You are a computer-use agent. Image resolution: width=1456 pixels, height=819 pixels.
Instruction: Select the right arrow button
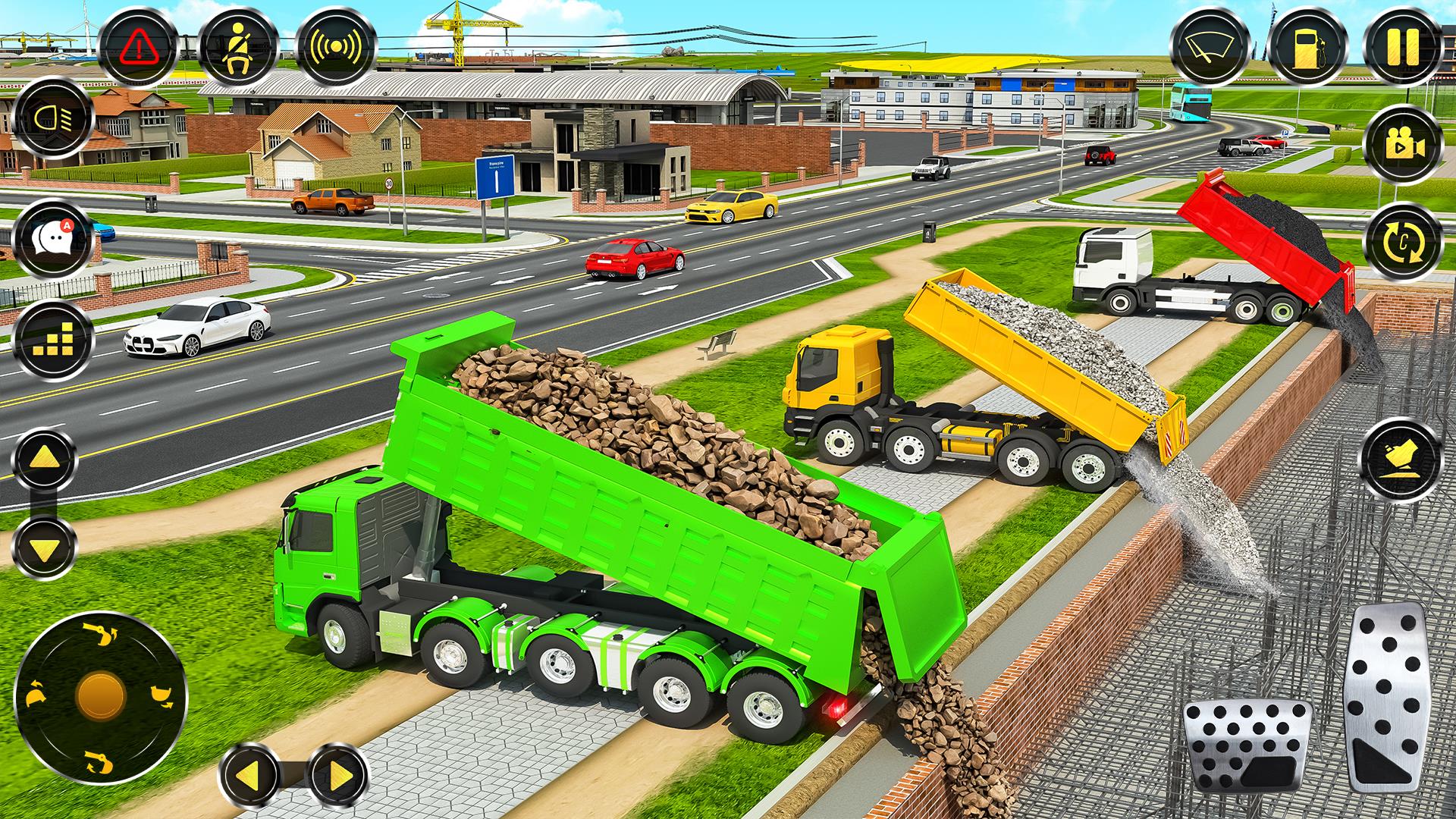[x=338, y=776]
